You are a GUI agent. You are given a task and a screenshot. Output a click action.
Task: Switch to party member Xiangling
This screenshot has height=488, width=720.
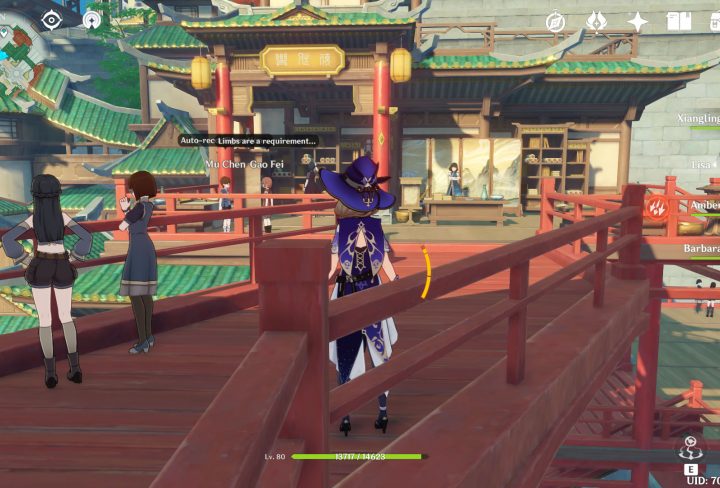(x=698, y=118)
